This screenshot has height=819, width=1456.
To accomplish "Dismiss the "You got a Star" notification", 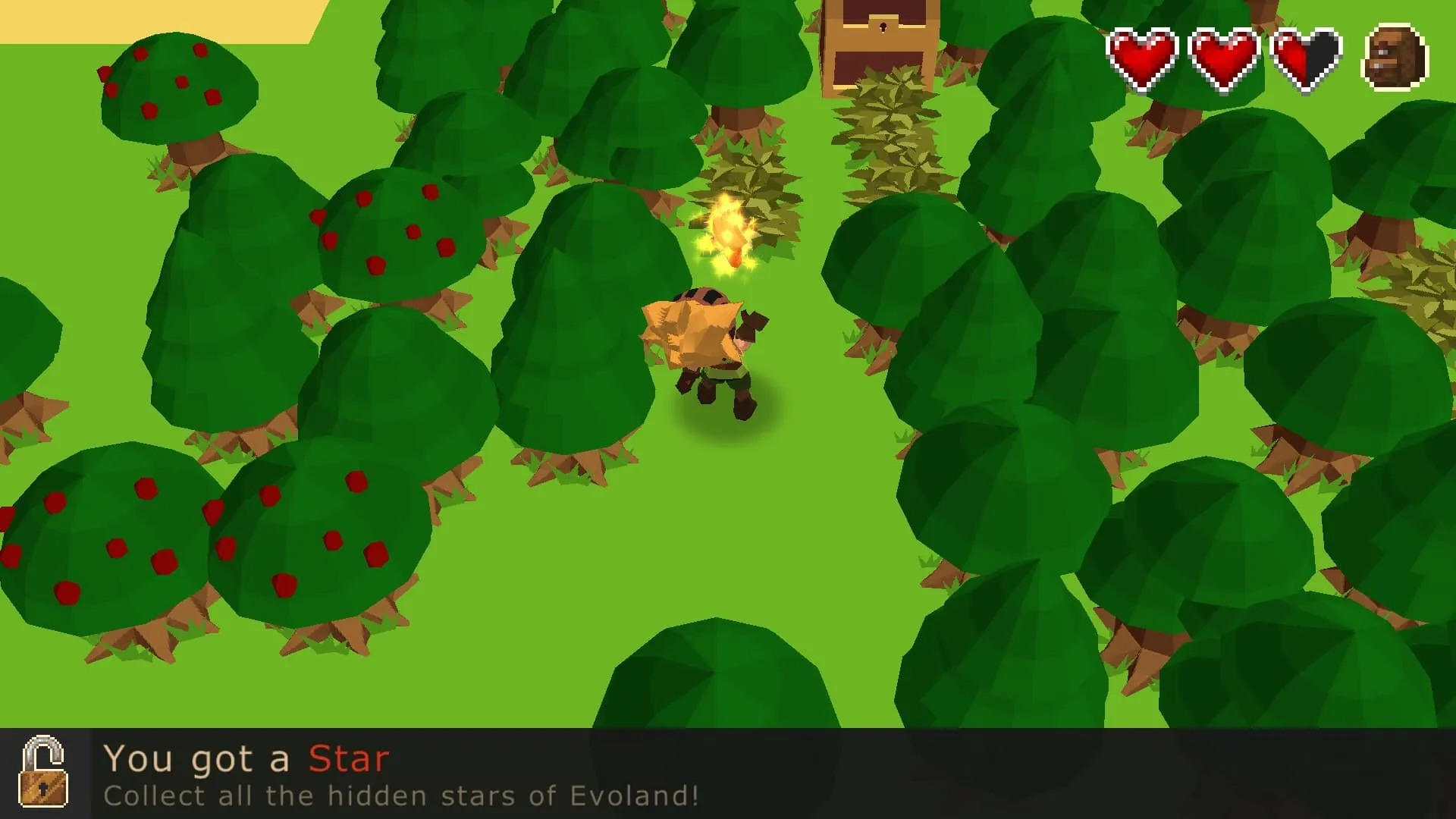I will click(x=728, y=773).
